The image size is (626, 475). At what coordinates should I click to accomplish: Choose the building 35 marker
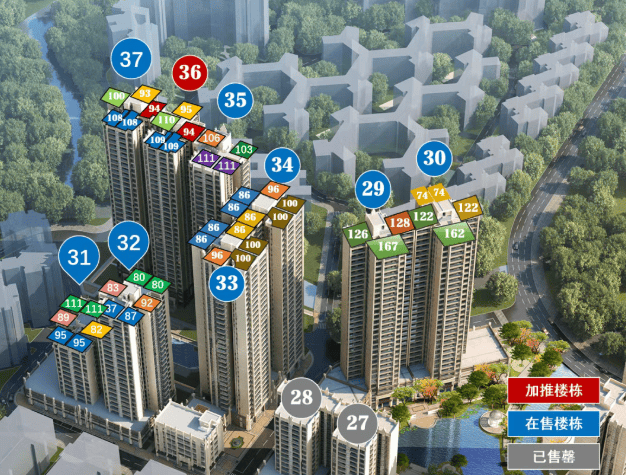pos(234,100)
